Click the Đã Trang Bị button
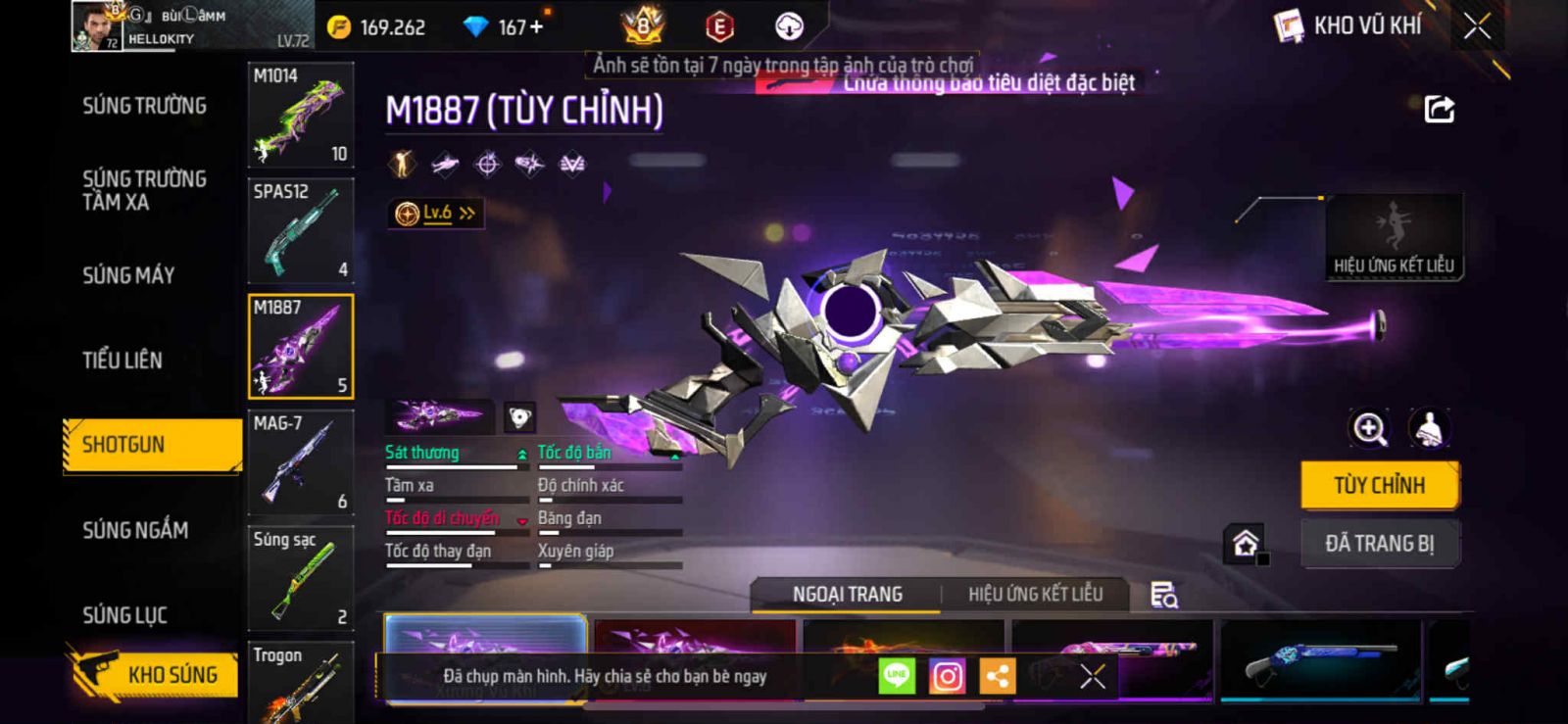The image size is (1568, 724). [1379, 543]
